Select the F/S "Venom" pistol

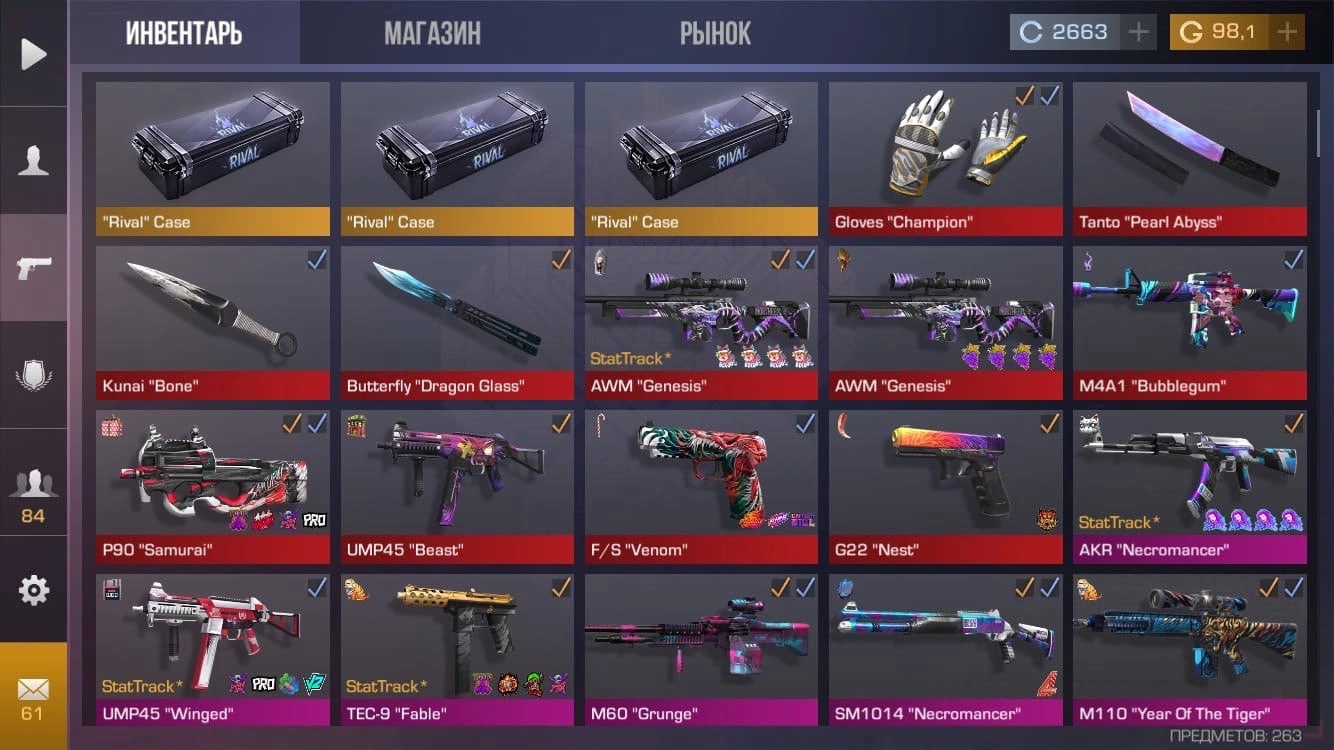coord(701,486)
